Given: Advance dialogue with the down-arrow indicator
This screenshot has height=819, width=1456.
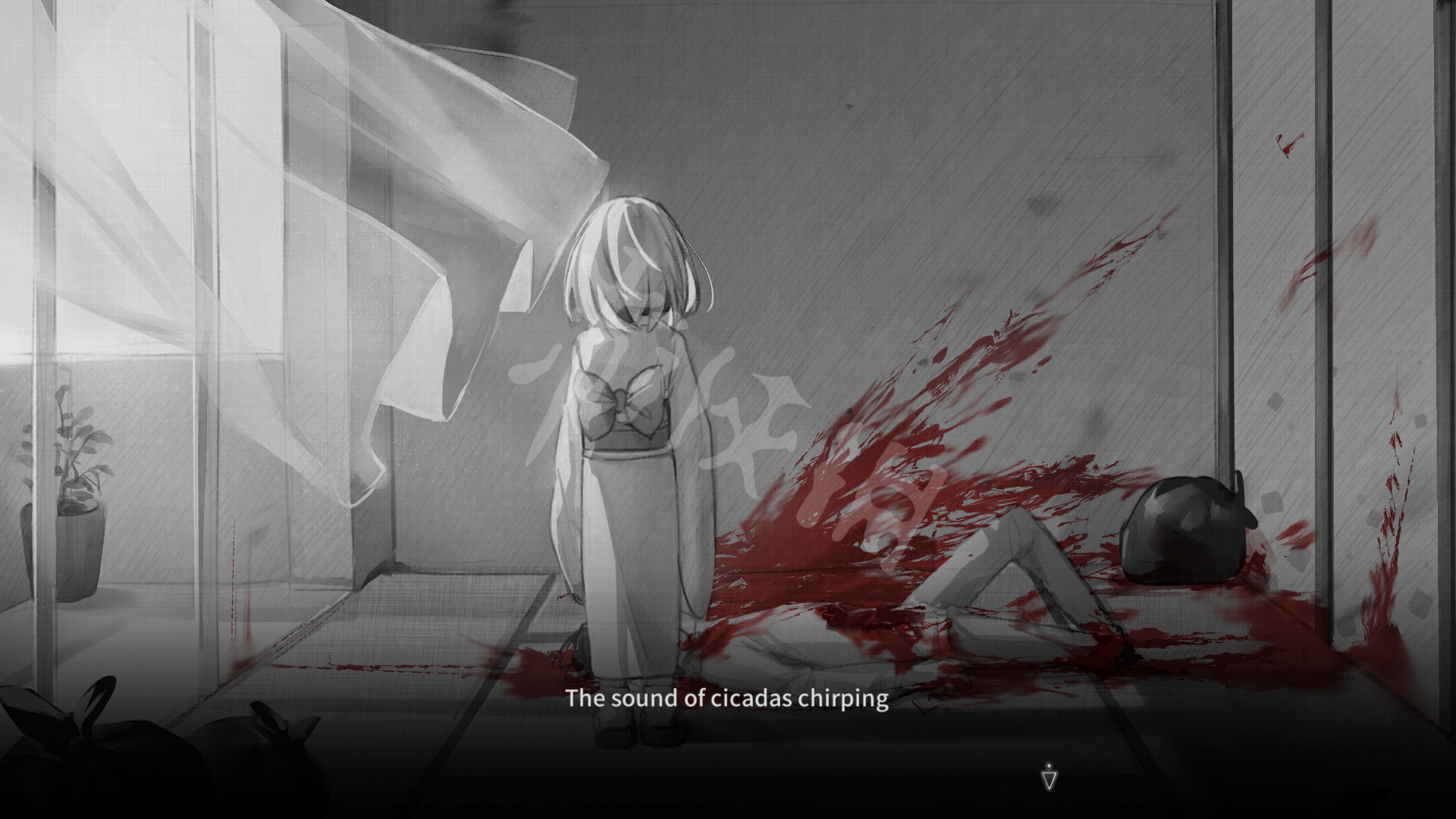Looking at the screenshot, I should click(x=1048, y=778).
